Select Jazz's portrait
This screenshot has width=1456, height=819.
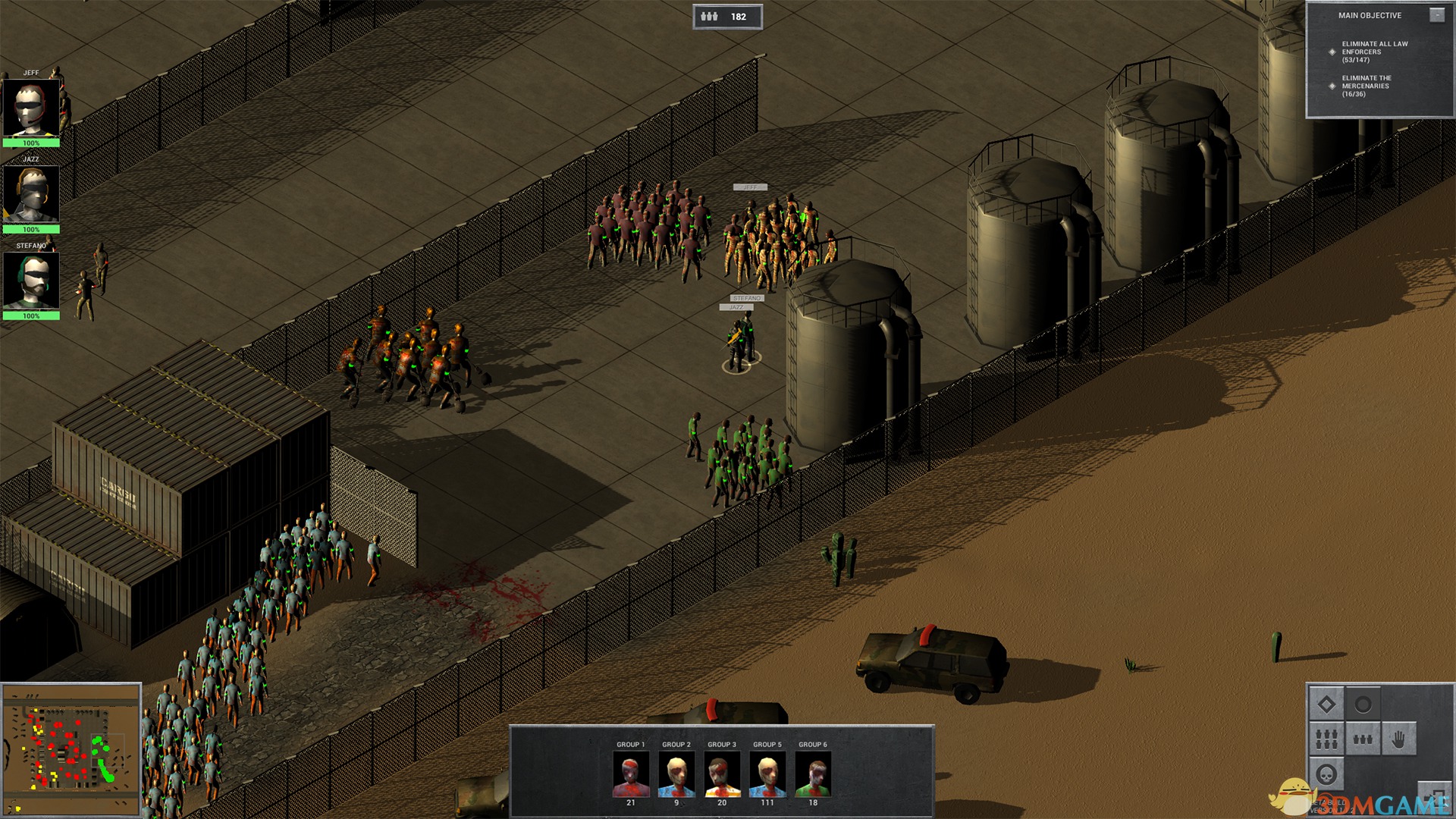pos(31,194)
